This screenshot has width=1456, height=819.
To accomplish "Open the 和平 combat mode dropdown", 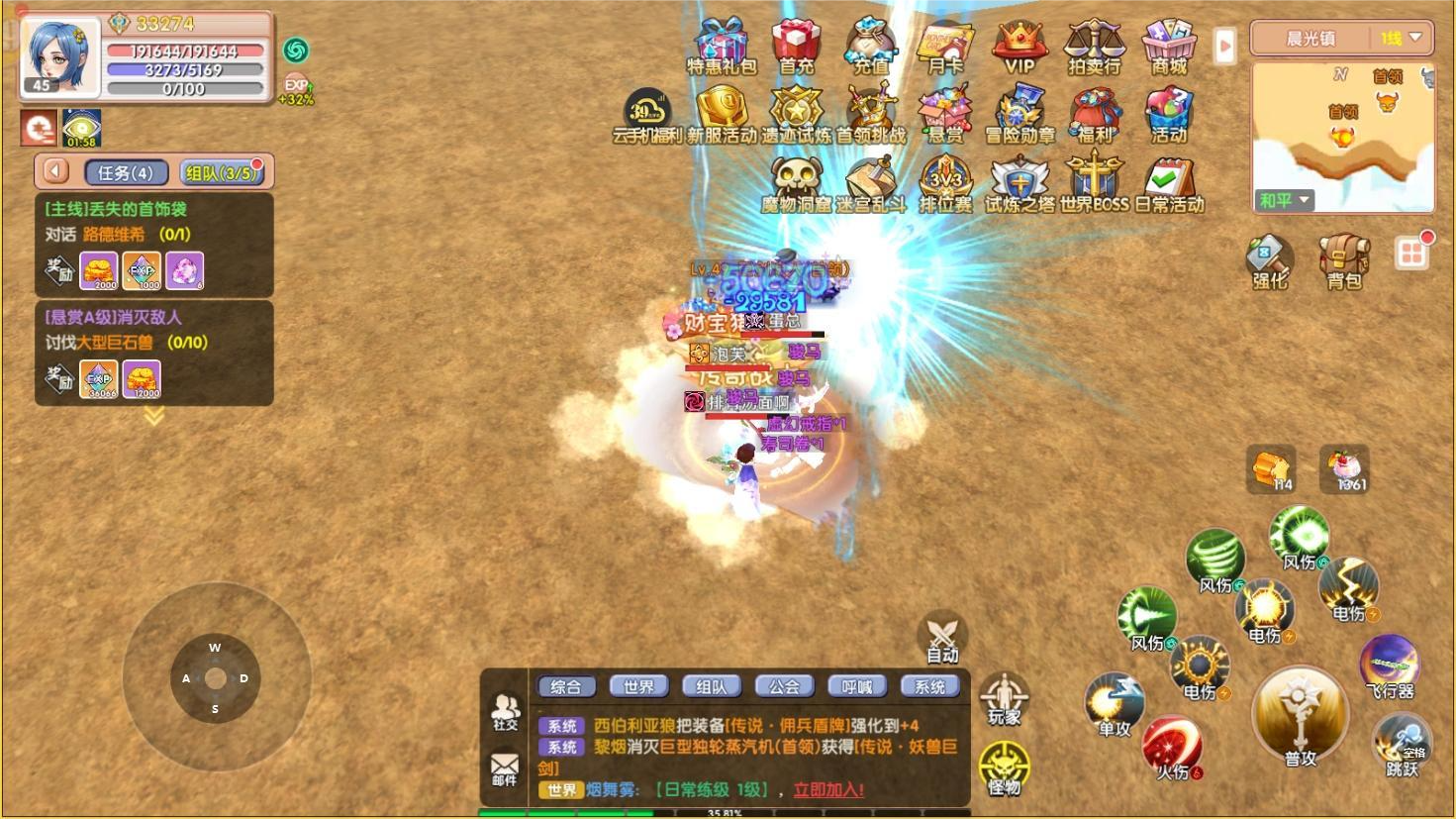I will (x=1284, y=200).
